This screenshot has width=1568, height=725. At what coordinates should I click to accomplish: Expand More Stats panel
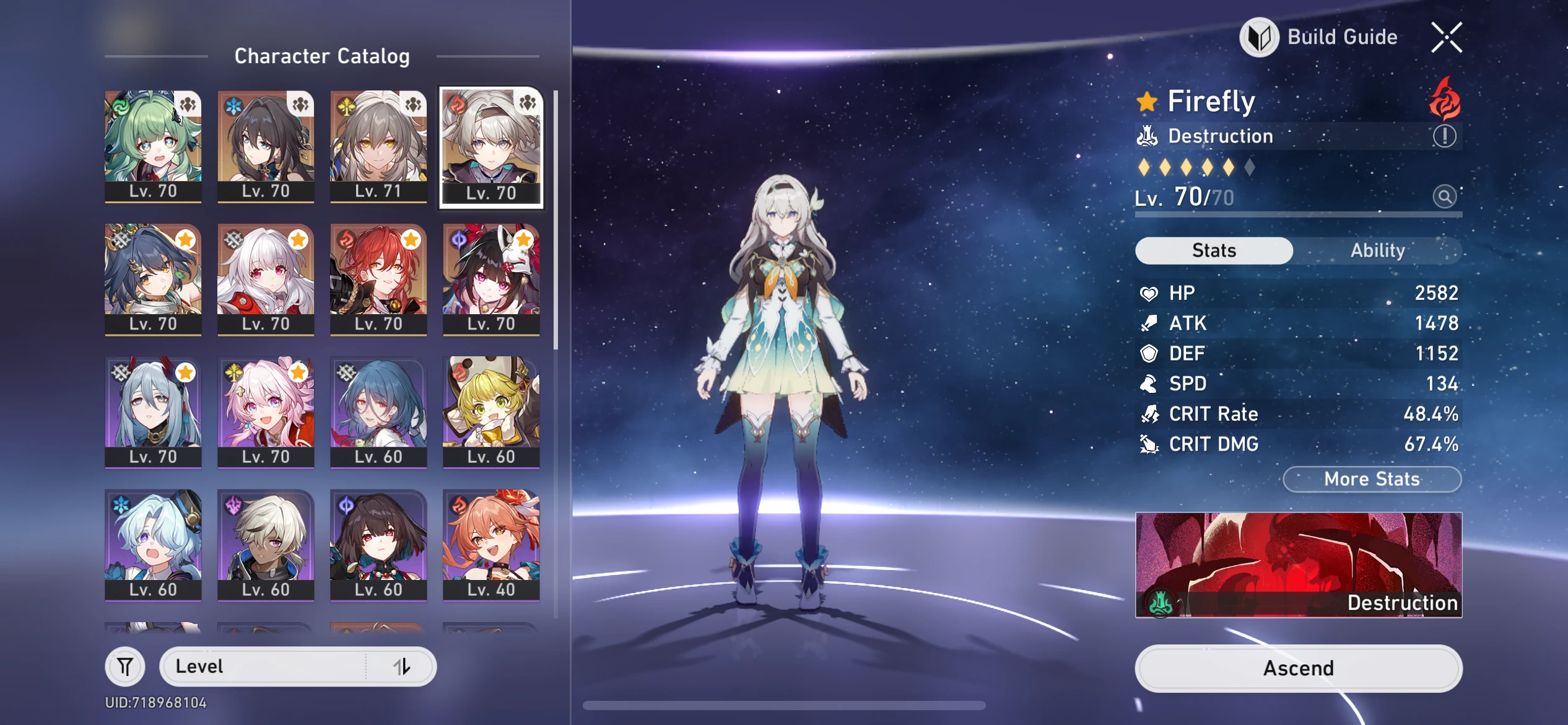pos(1372,479)
